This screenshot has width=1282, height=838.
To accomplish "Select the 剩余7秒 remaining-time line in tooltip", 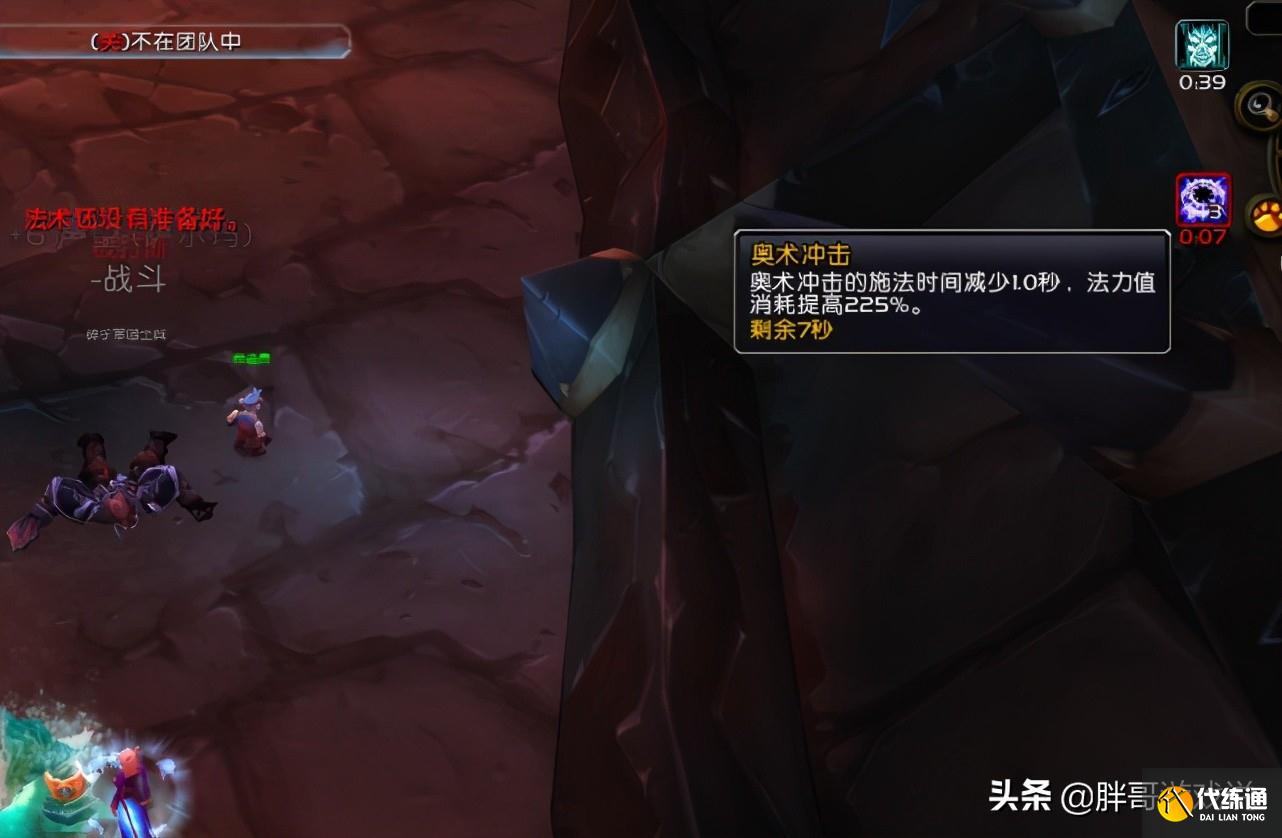I will pos(789,328).
